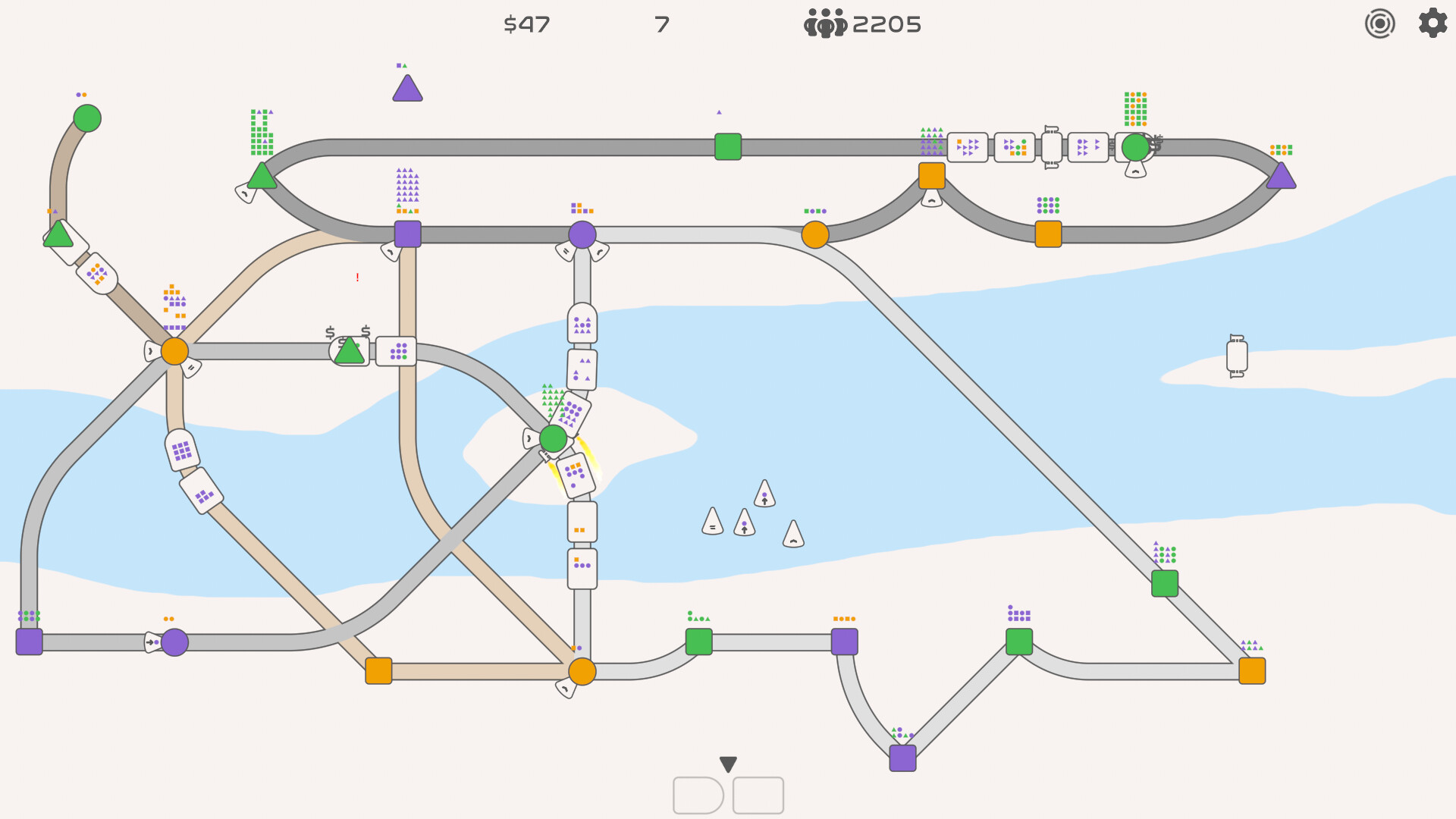Open the settings gear menu
1456x819 pixels.
point(1432,24)
